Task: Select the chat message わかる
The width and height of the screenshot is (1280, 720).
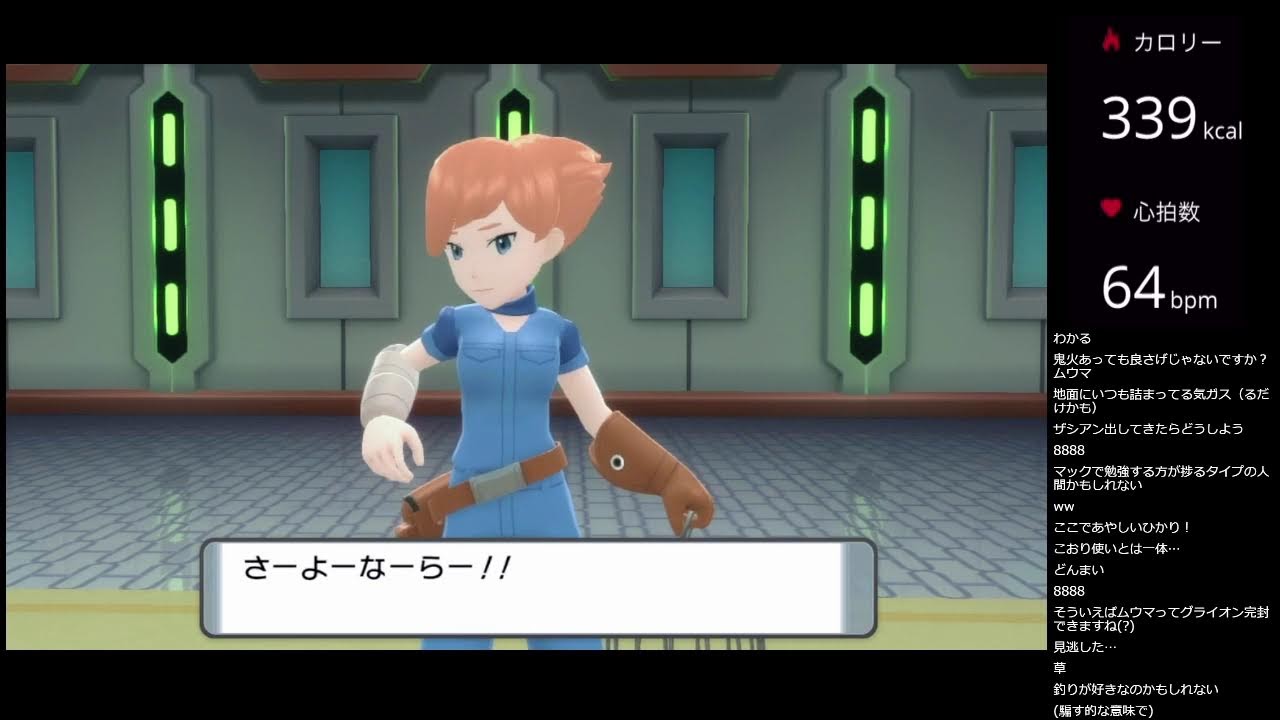Action: click(1072, 338)
